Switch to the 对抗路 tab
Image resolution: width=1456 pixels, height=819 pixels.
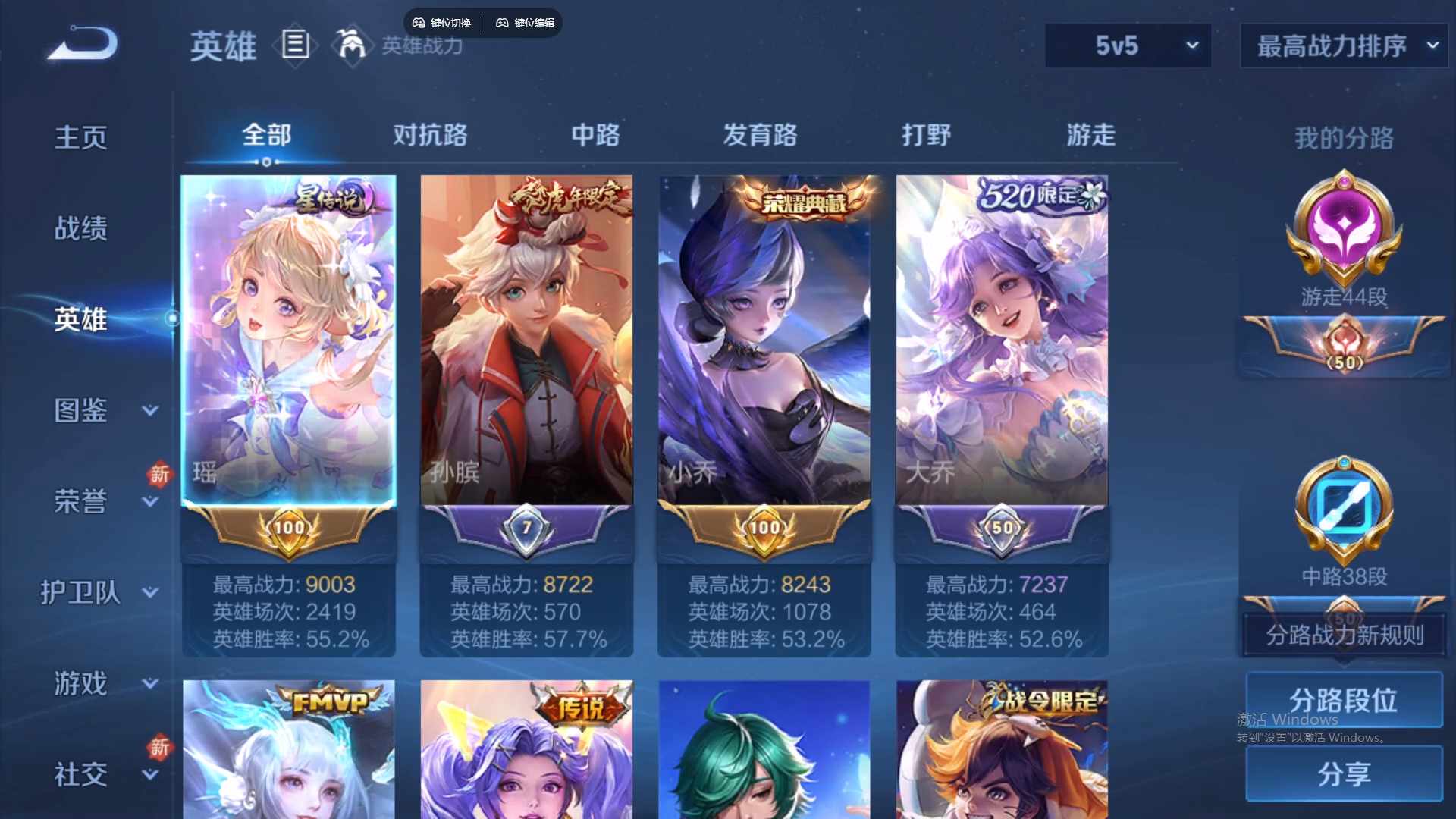[432, 135]
